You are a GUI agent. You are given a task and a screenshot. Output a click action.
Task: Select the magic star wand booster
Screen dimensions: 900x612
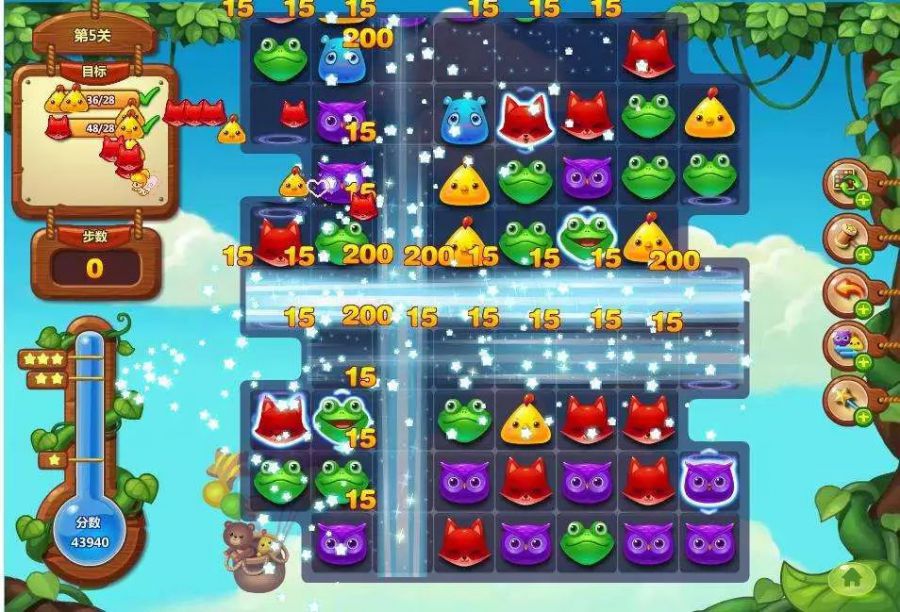pos(846,399)
